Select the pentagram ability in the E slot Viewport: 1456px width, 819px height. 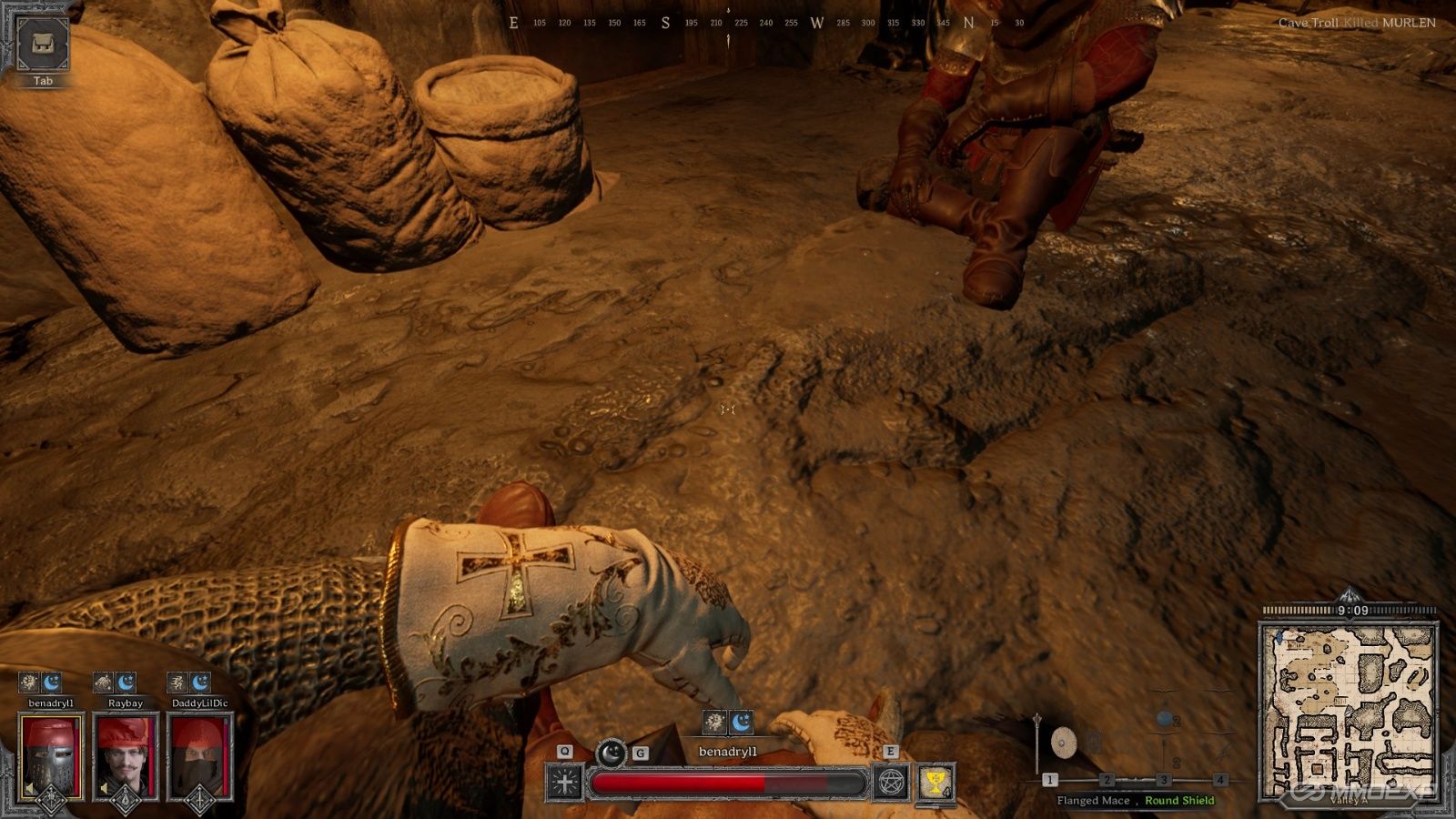tap(892, 783)
